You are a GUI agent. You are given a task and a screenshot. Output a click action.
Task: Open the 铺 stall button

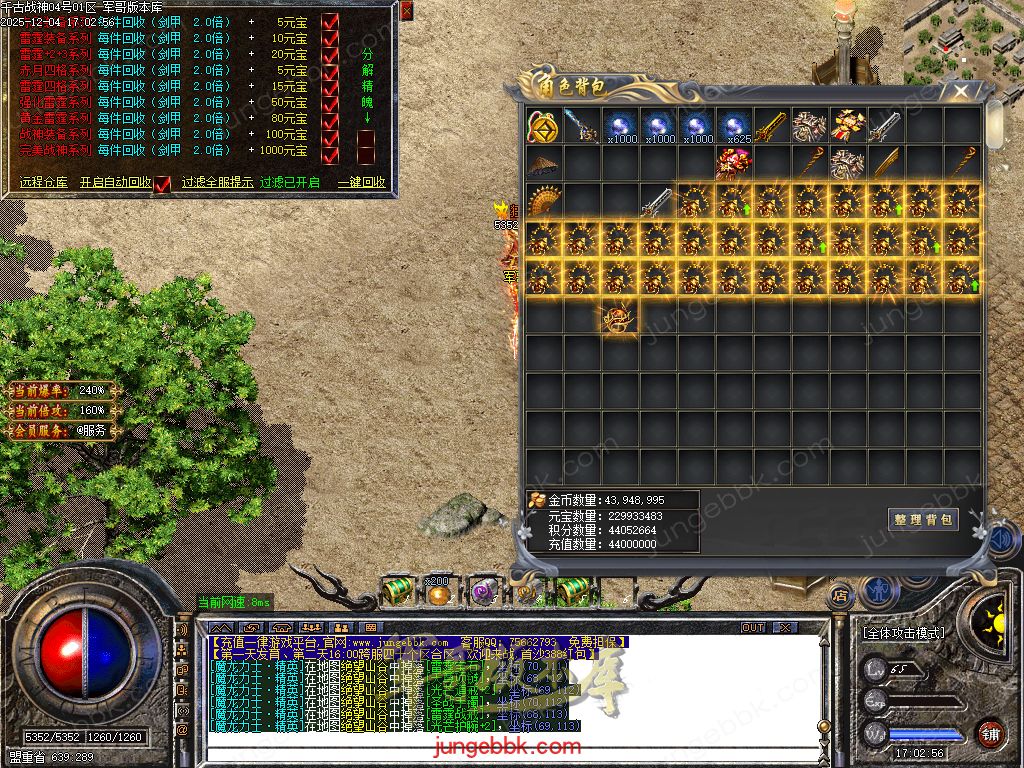[x=990, y=732]
